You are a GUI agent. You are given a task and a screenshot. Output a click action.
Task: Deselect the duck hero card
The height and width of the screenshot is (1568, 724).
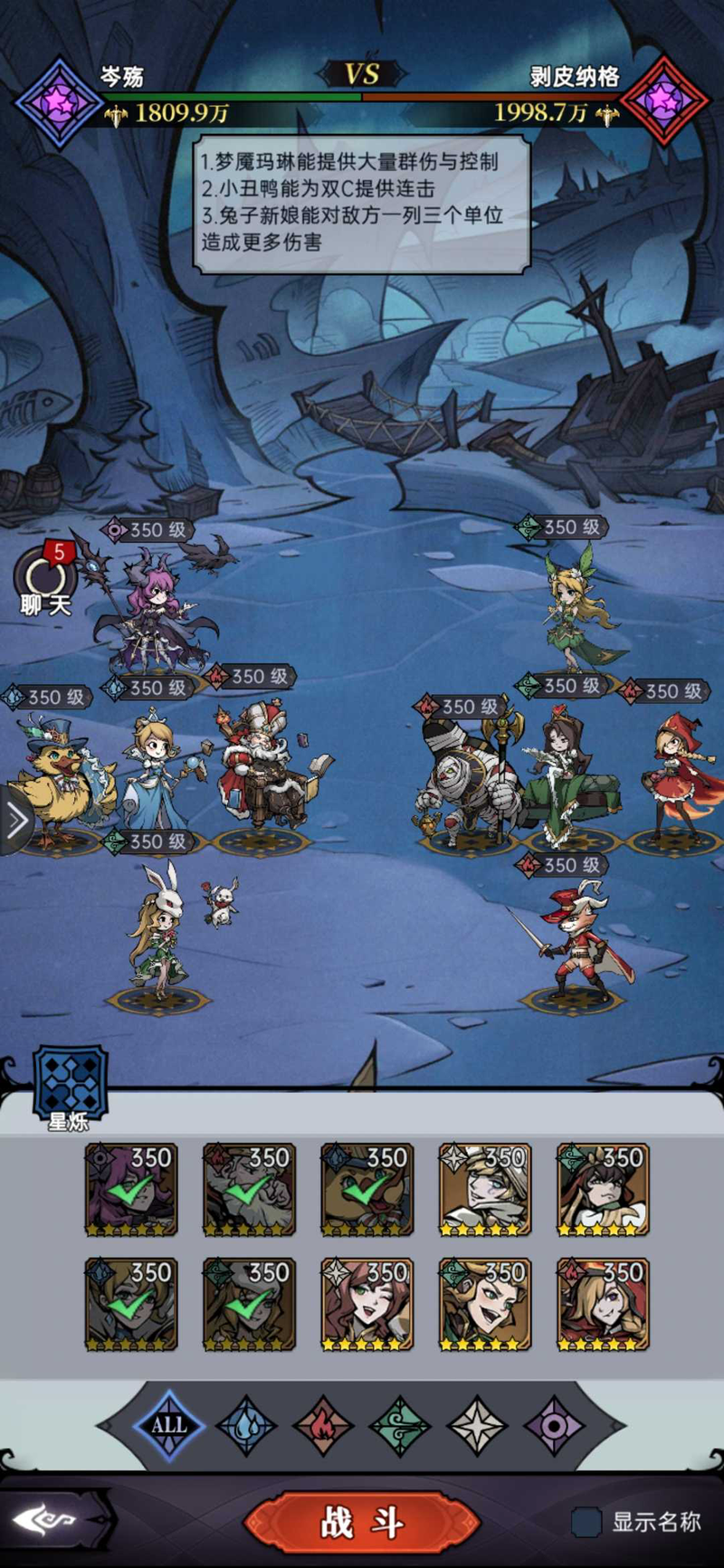coord(367,1190)
